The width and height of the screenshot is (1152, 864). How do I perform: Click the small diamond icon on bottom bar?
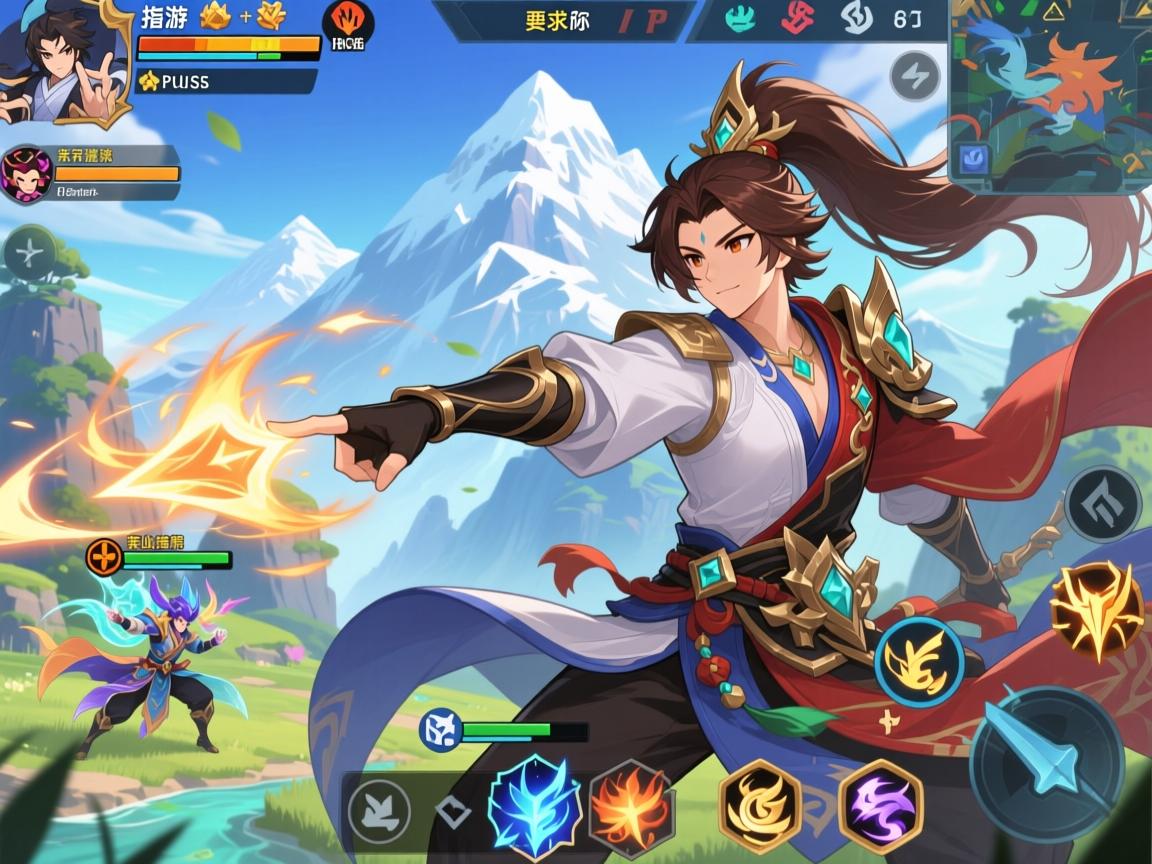[453, 810]
